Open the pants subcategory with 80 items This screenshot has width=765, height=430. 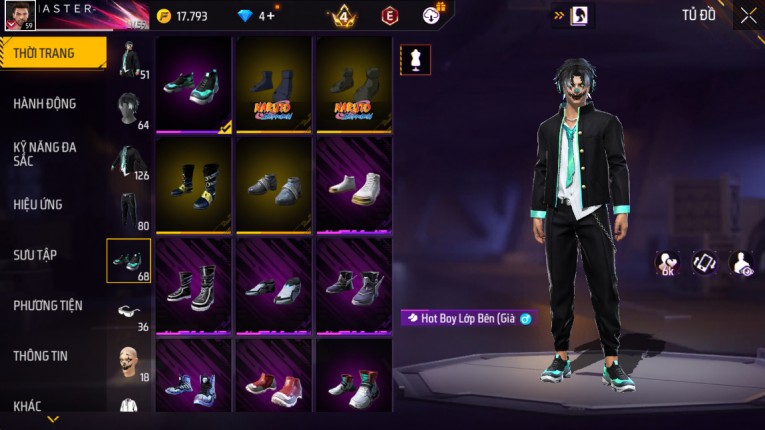point(128,210)
